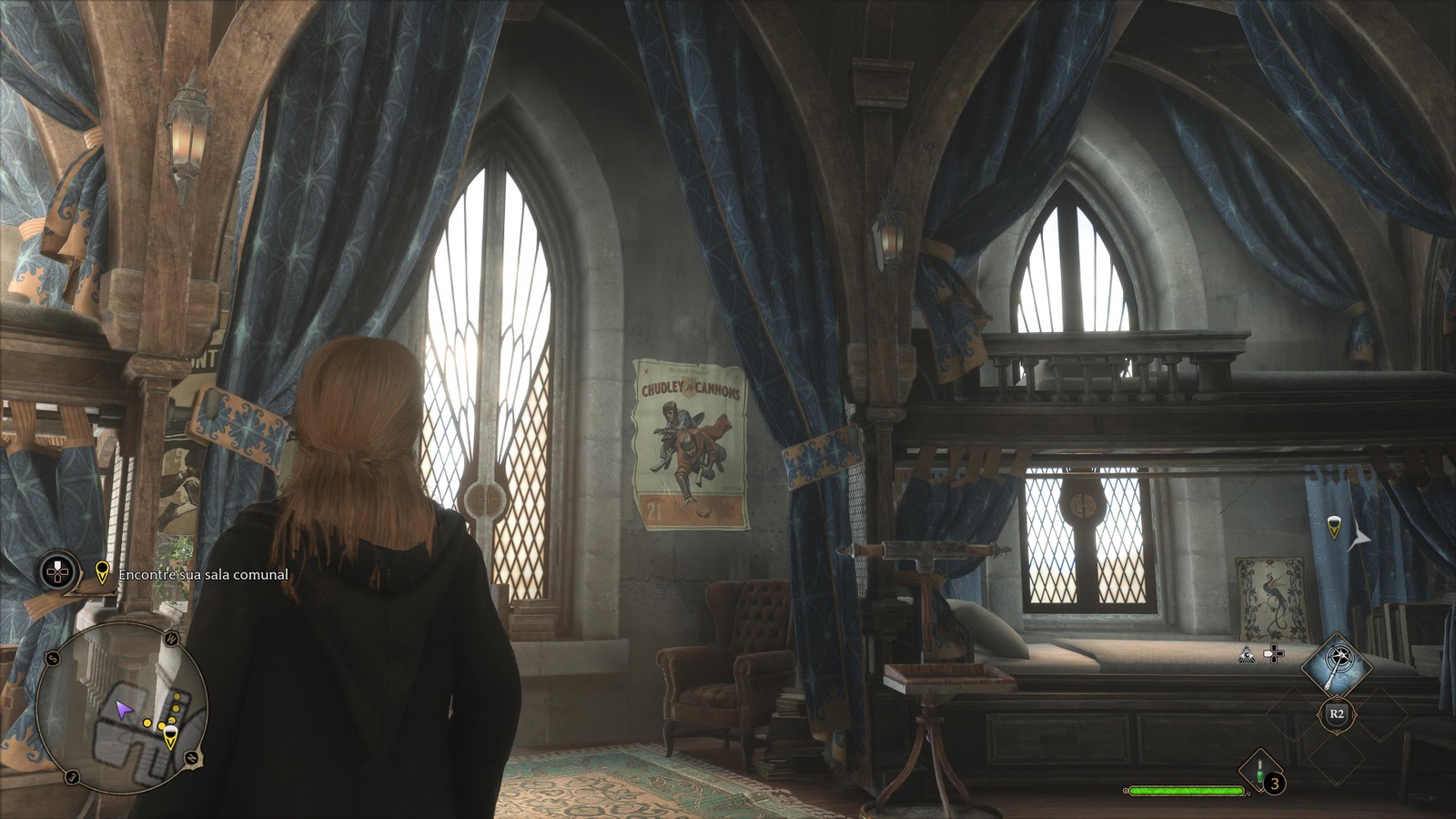Click the eye detection icon near the spell slots

click(1247, 656)
